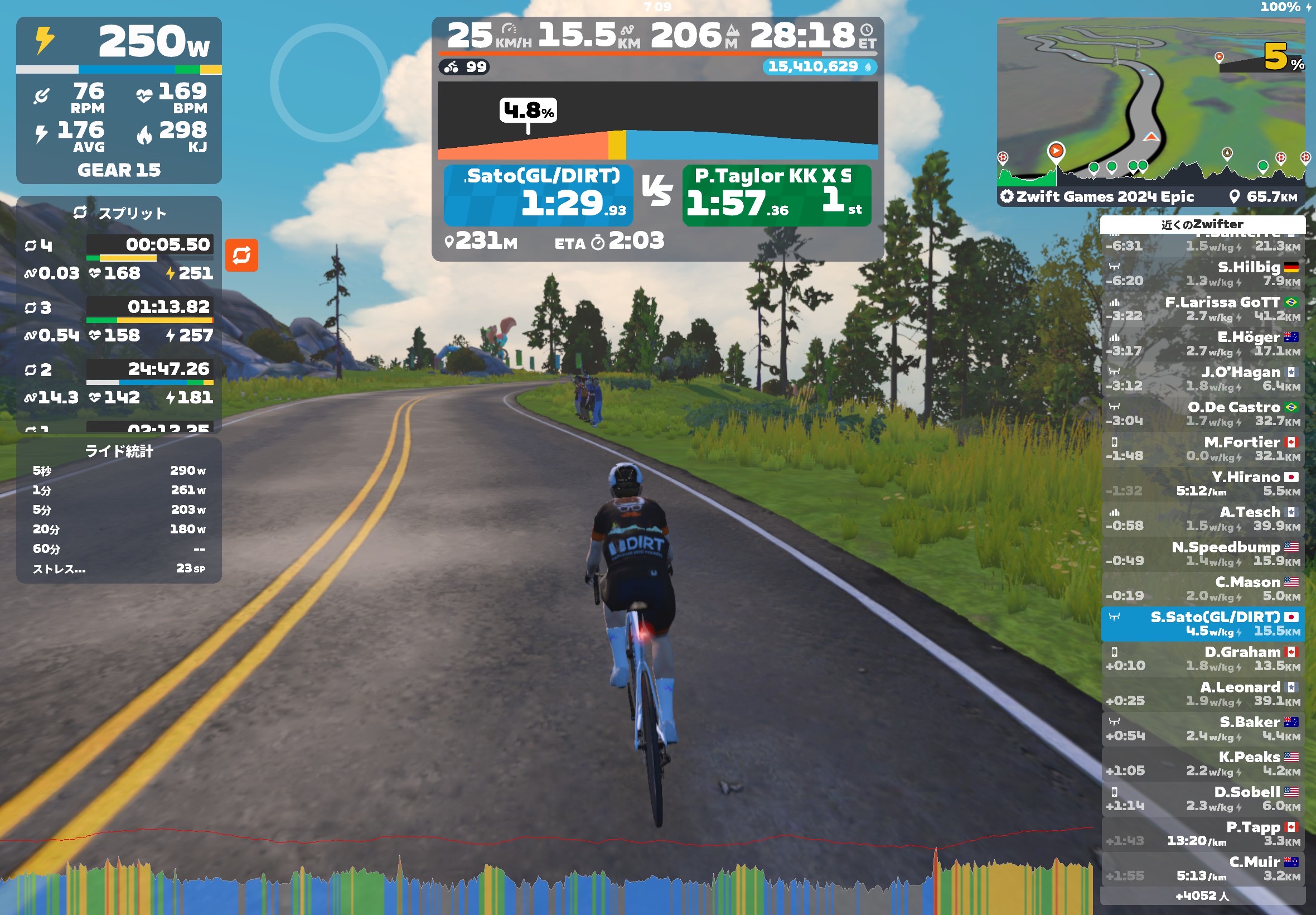Click the empty power-up ring
Image resolution: width=1316 pixels, height=915 pixels.
330,83
